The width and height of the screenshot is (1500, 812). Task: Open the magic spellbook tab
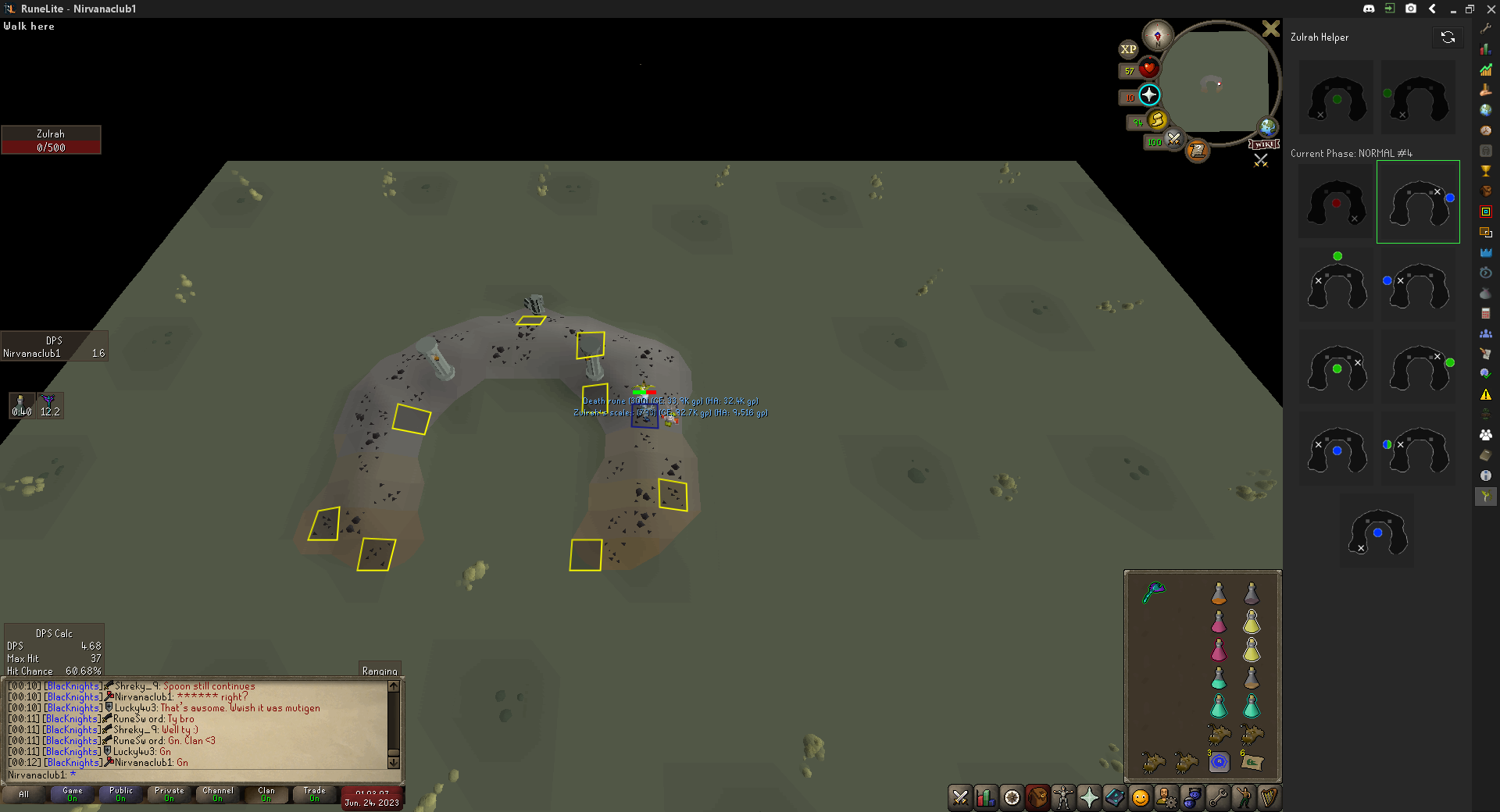click(x=1114, y=798)
